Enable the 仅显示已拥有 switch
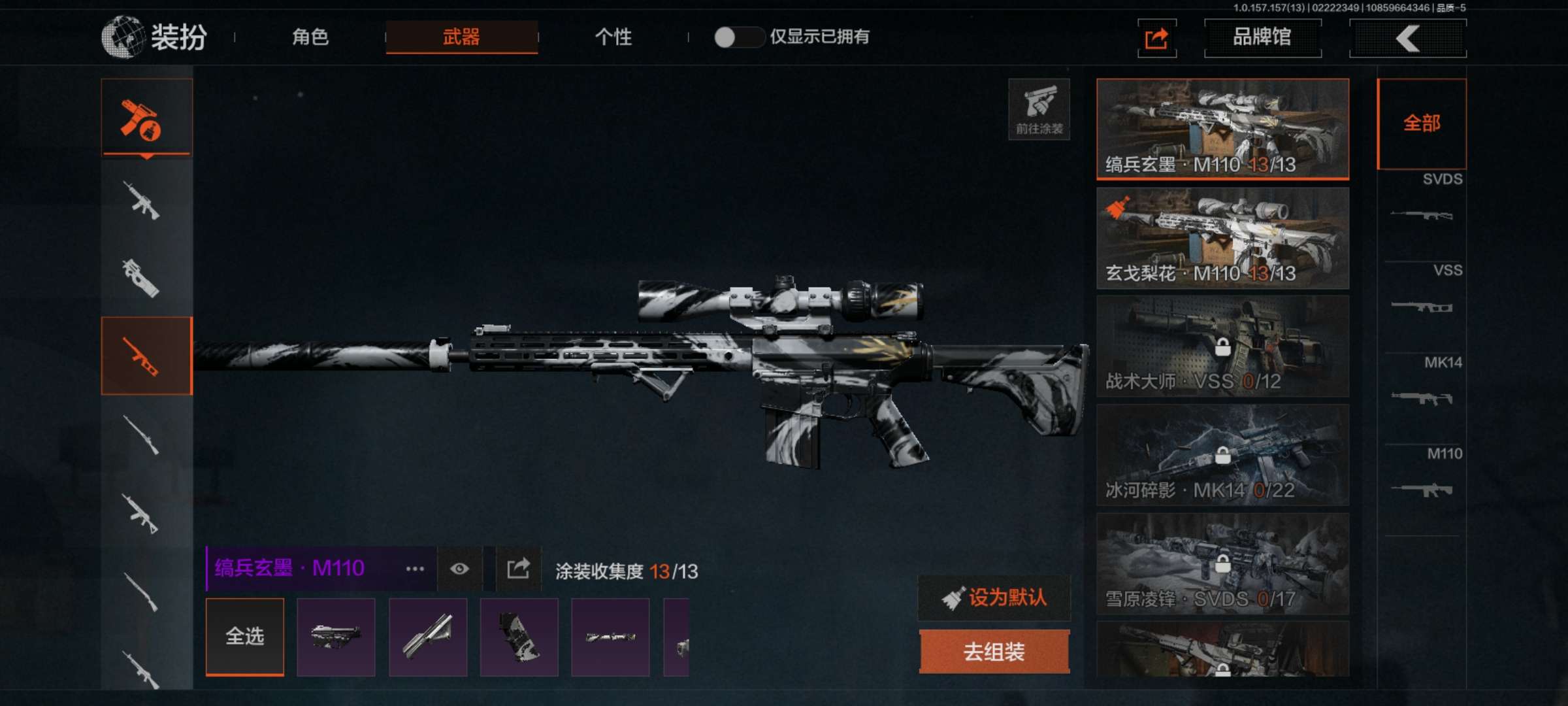The height and width of the screenshot is (706, 1568). 738,38
